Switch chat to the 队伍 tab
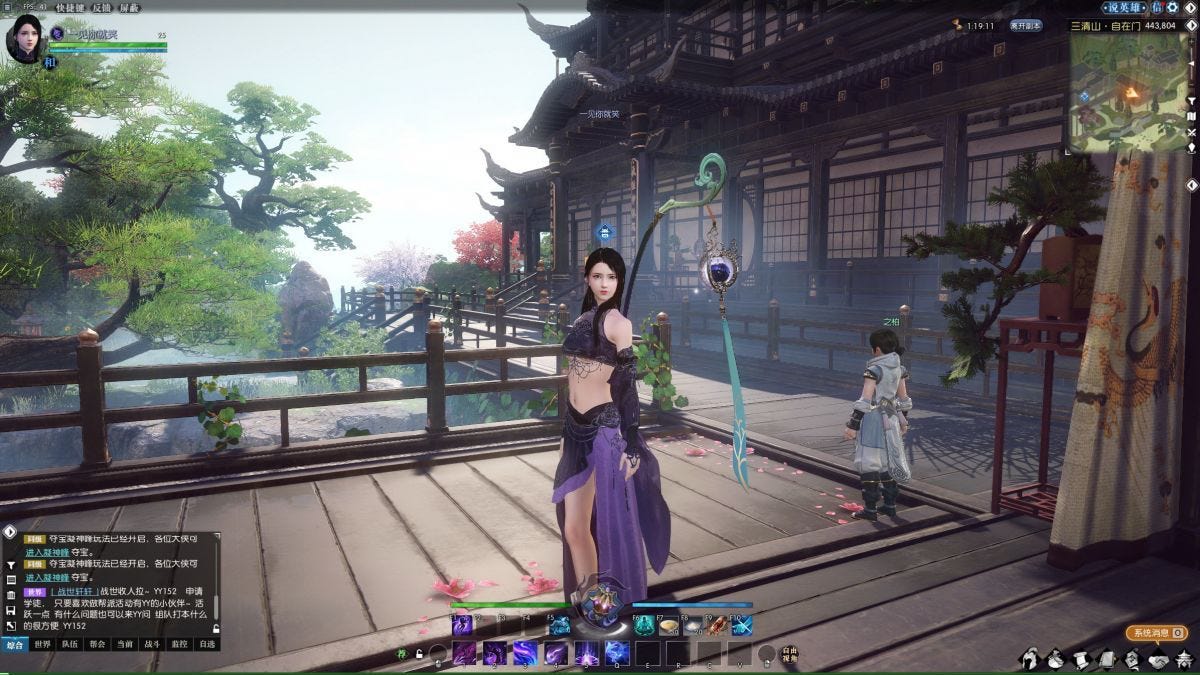The image size is (1200, 675). 69,645
